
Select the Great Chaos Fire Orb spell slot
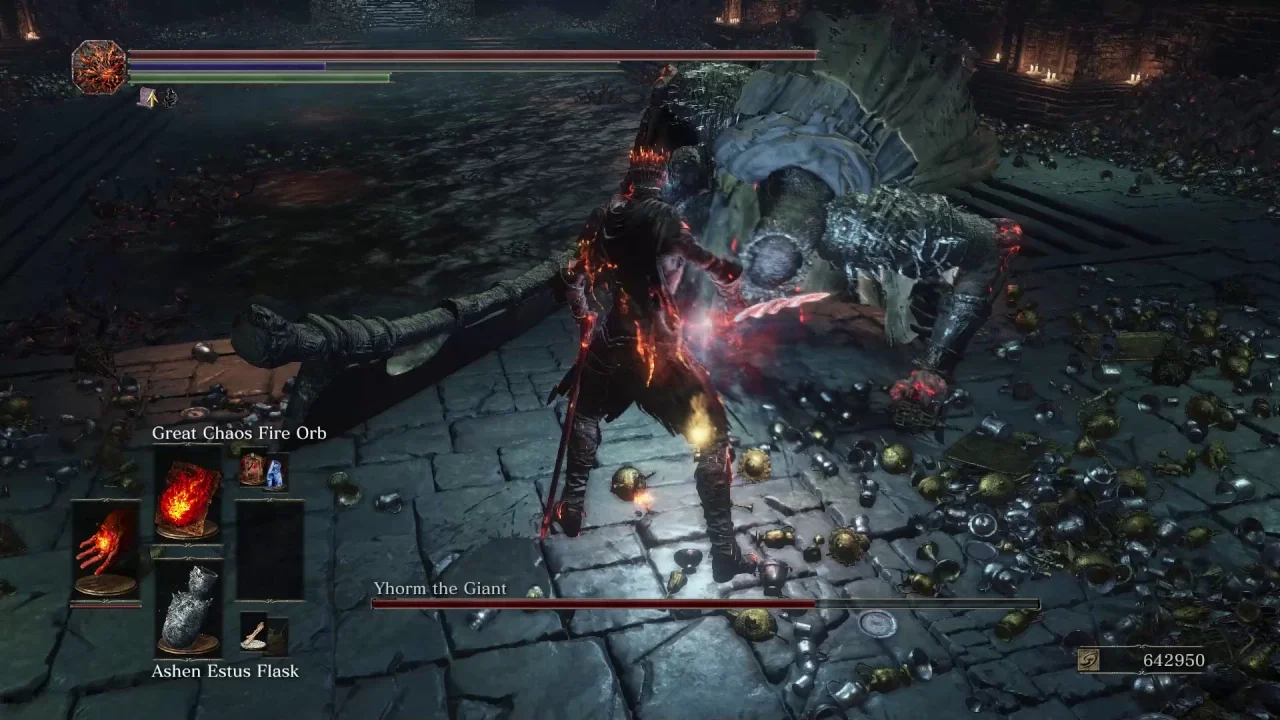(188, 495)
